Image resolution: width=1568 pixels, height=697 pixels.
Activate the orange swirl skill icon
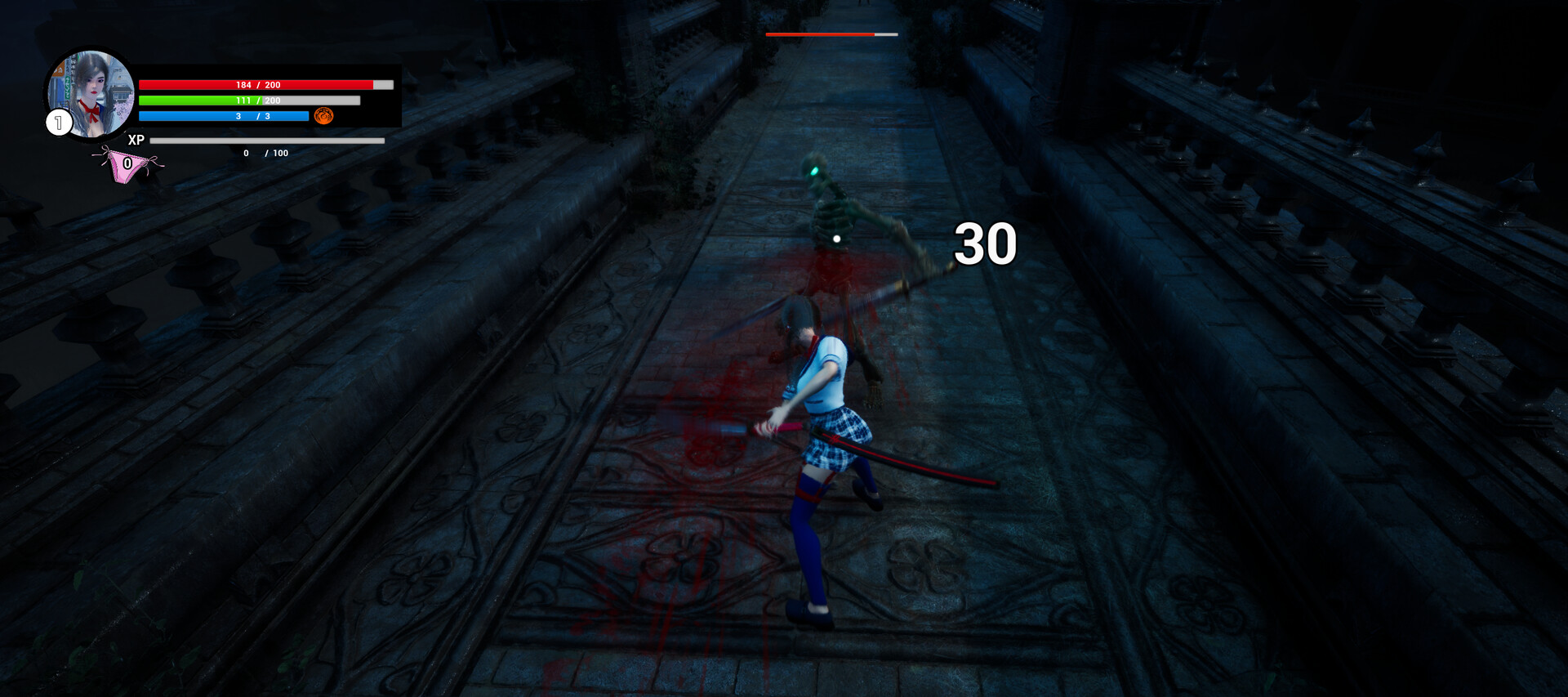324,116
